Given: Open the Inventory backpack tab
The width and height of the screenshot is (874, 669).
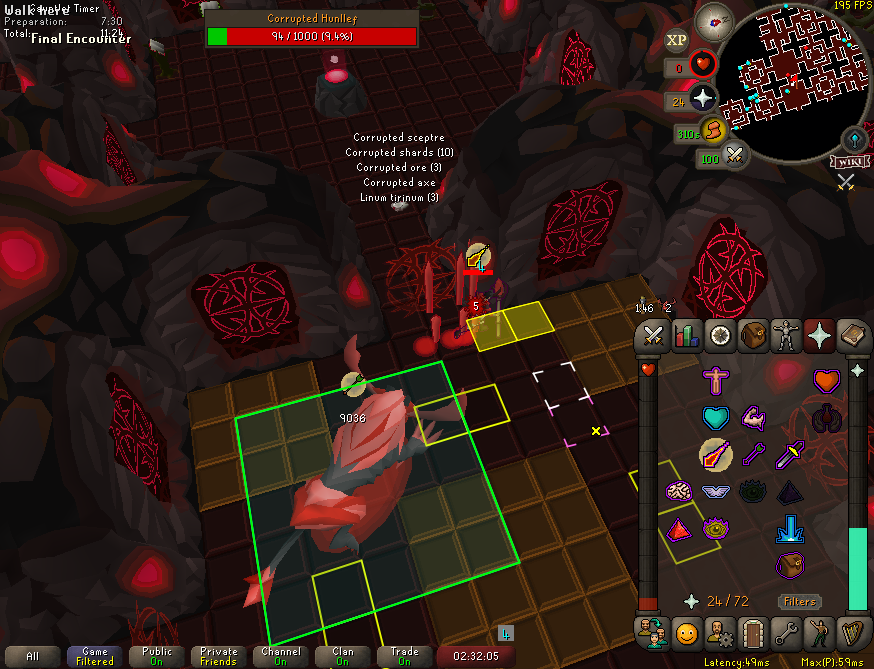Looking at the screenshot, I should point(753,336).
